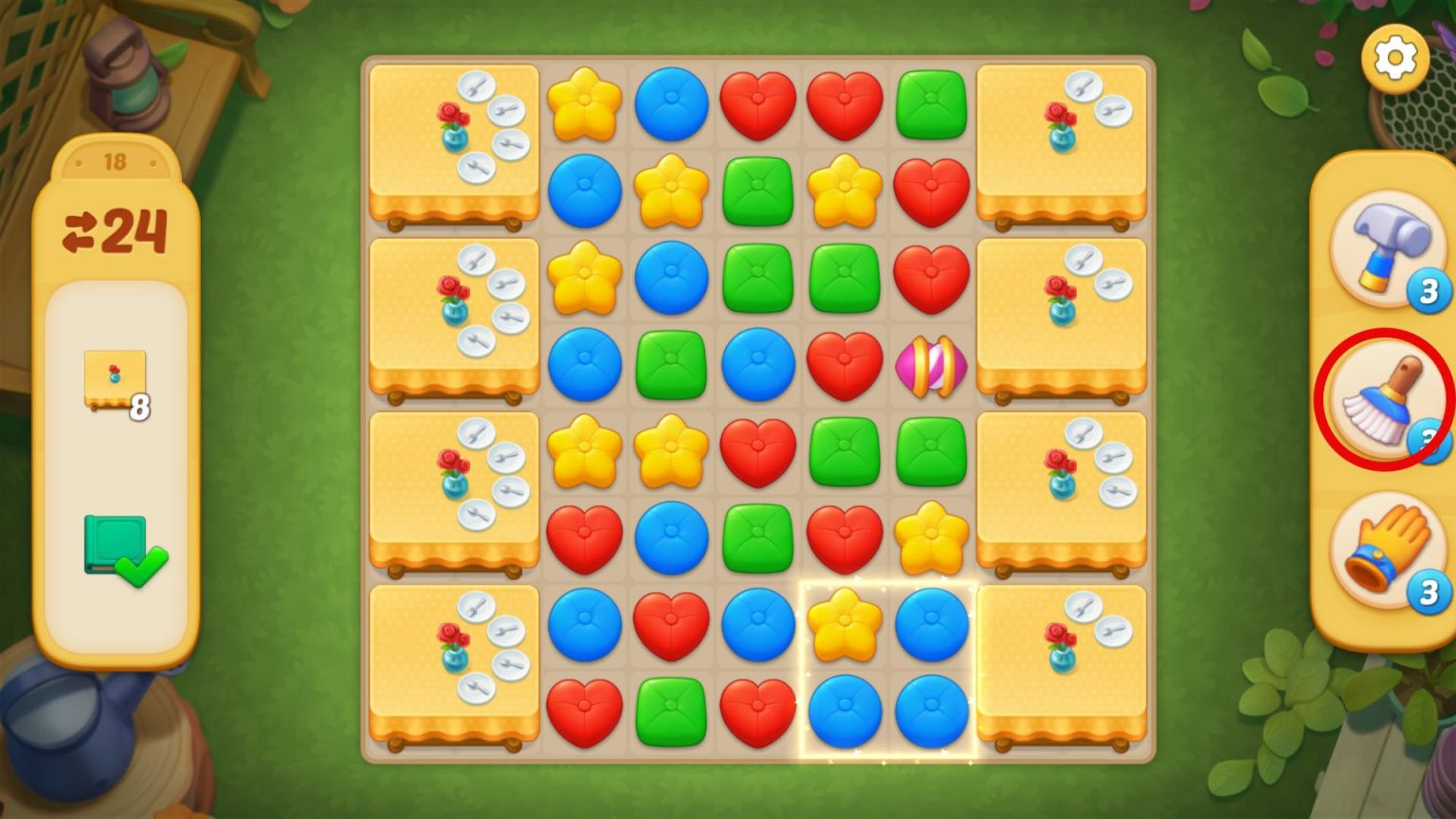Tap the red heart piece in the top row
The image size is (1456, 819).
[x=757, y=104]
